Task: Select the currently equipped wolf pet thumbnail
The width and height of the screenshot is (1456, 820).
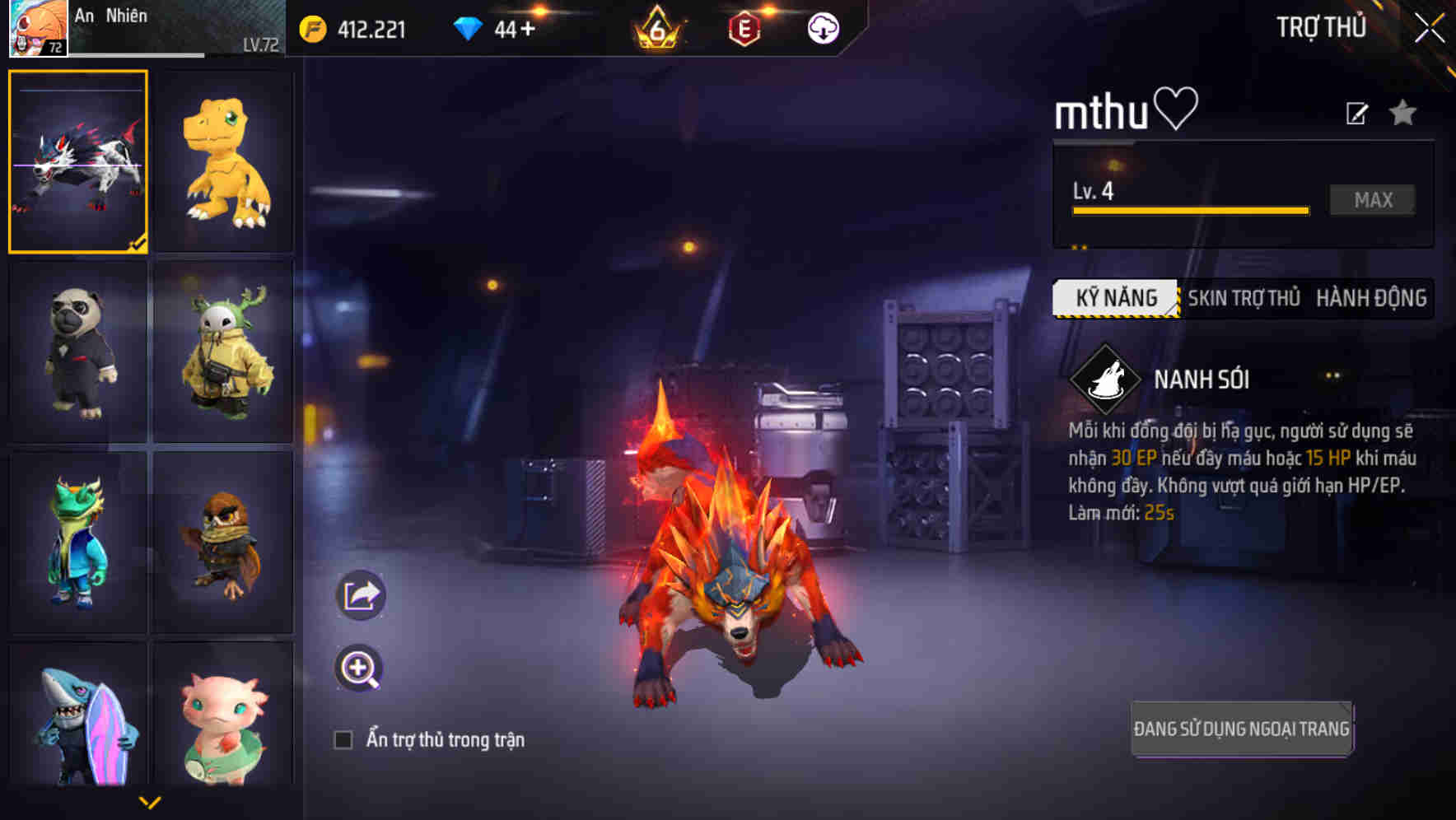Action: coord(77,161)
